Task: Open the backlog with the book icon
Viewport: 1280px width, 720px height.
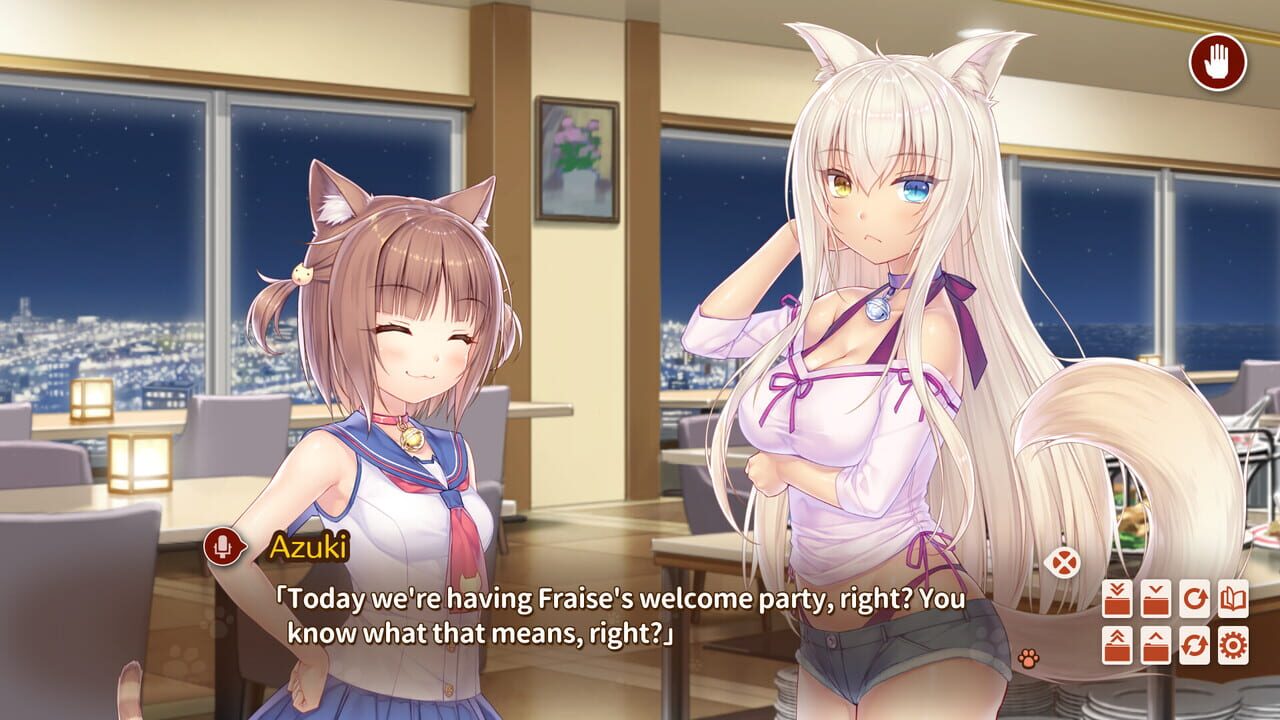Action: coord(1234,598)
